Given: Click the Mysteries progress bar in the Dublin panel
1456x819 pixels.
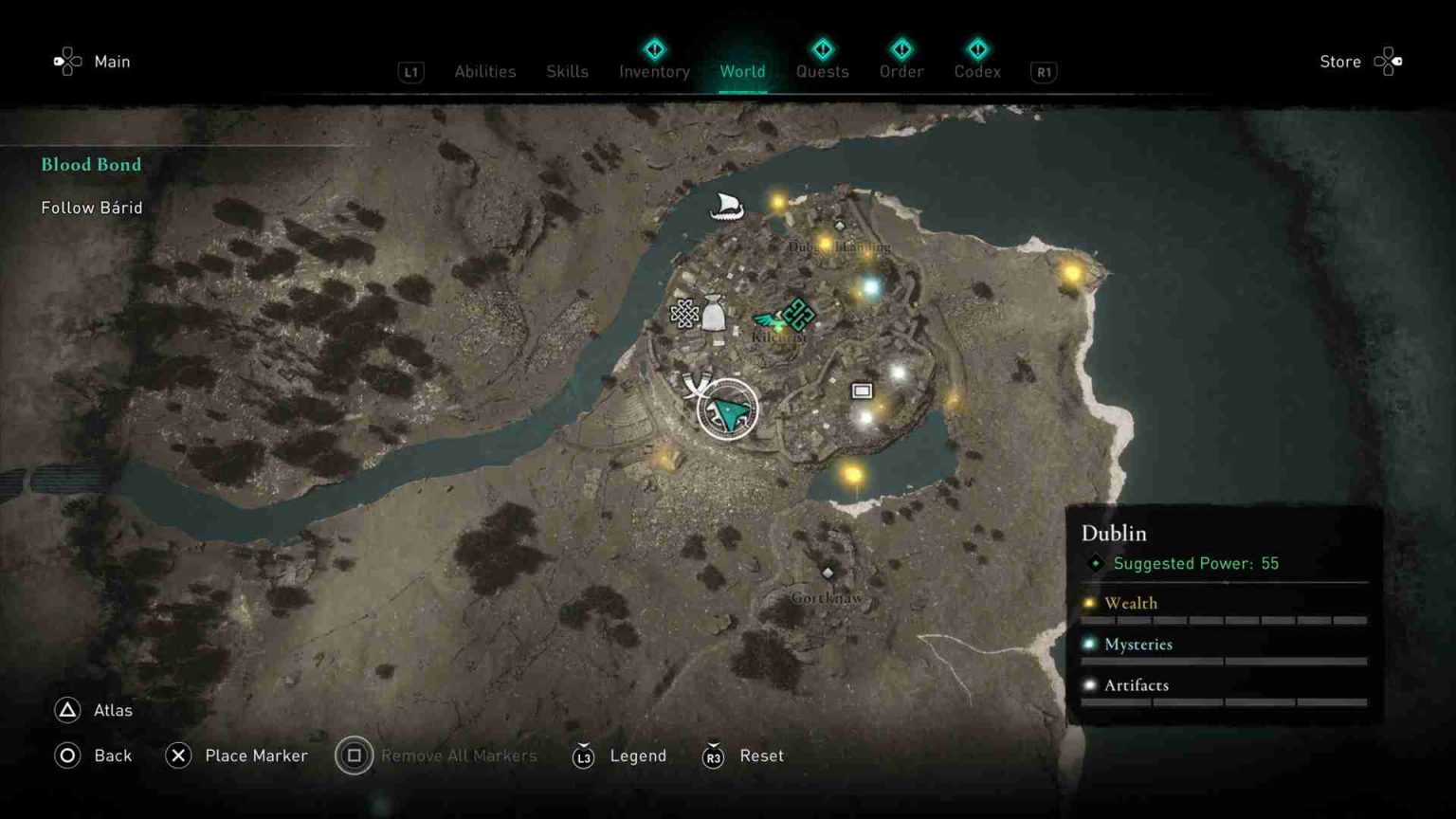Looking at the screenshot, I should click(x=1223, y=662).
